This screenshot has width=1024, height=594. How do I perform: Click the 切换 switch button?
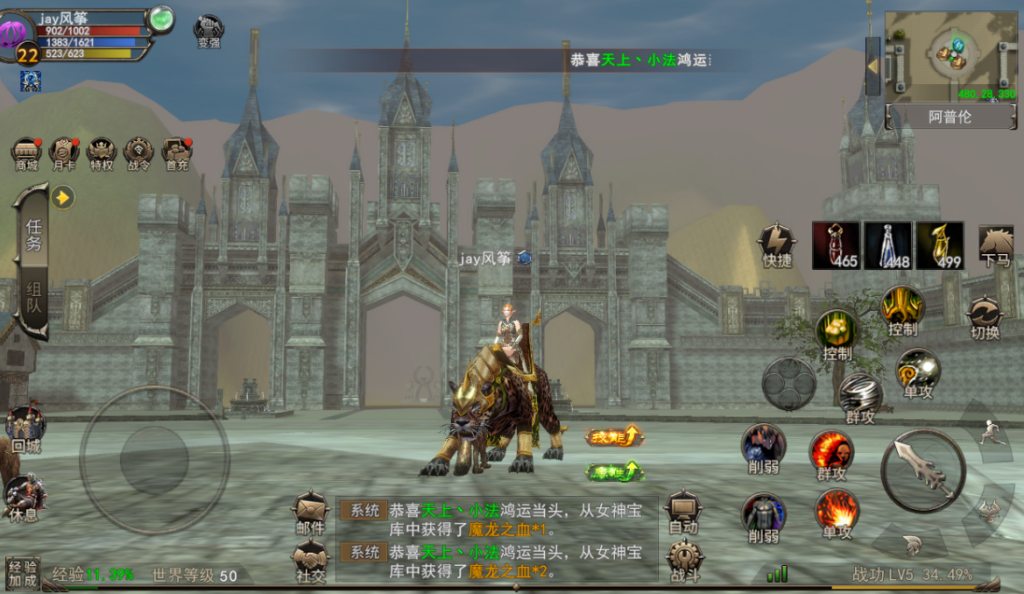coord(985,317)
